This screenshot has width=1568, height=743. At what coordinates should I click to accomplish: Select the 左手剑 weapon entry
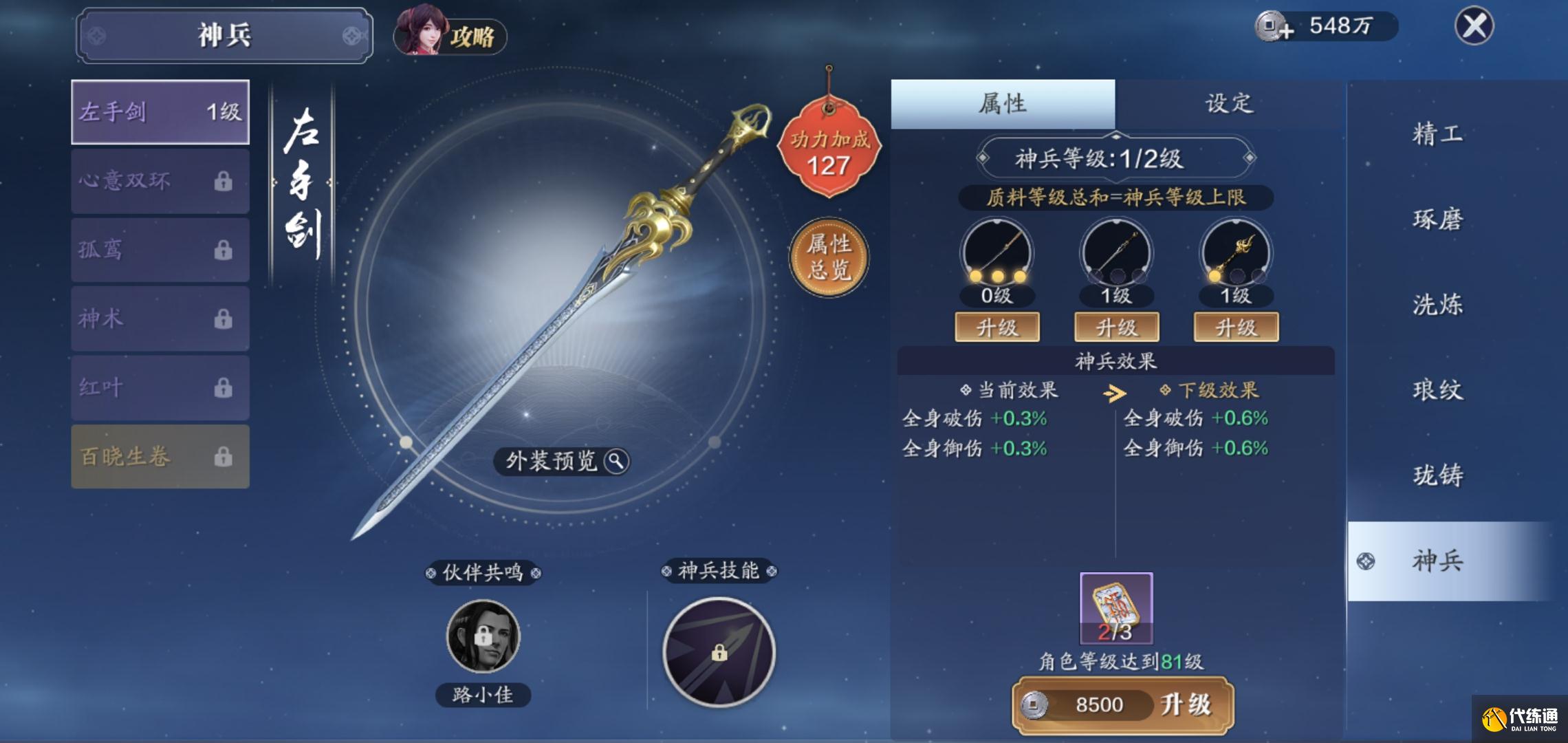click(160, 112)
